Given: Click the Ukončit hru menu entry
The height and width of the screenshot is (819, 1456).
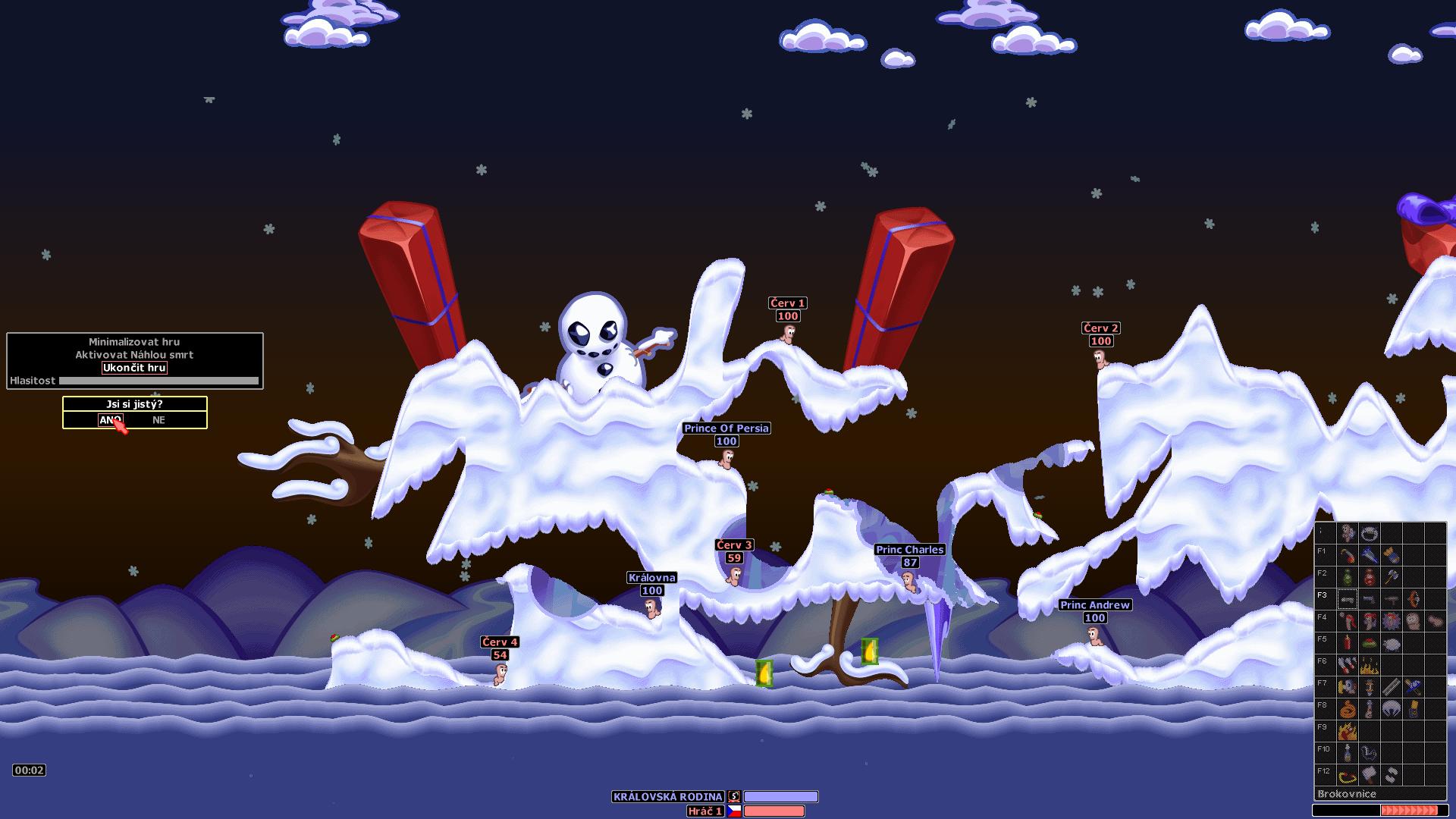Looking at the screenshot, I should 134,368.
